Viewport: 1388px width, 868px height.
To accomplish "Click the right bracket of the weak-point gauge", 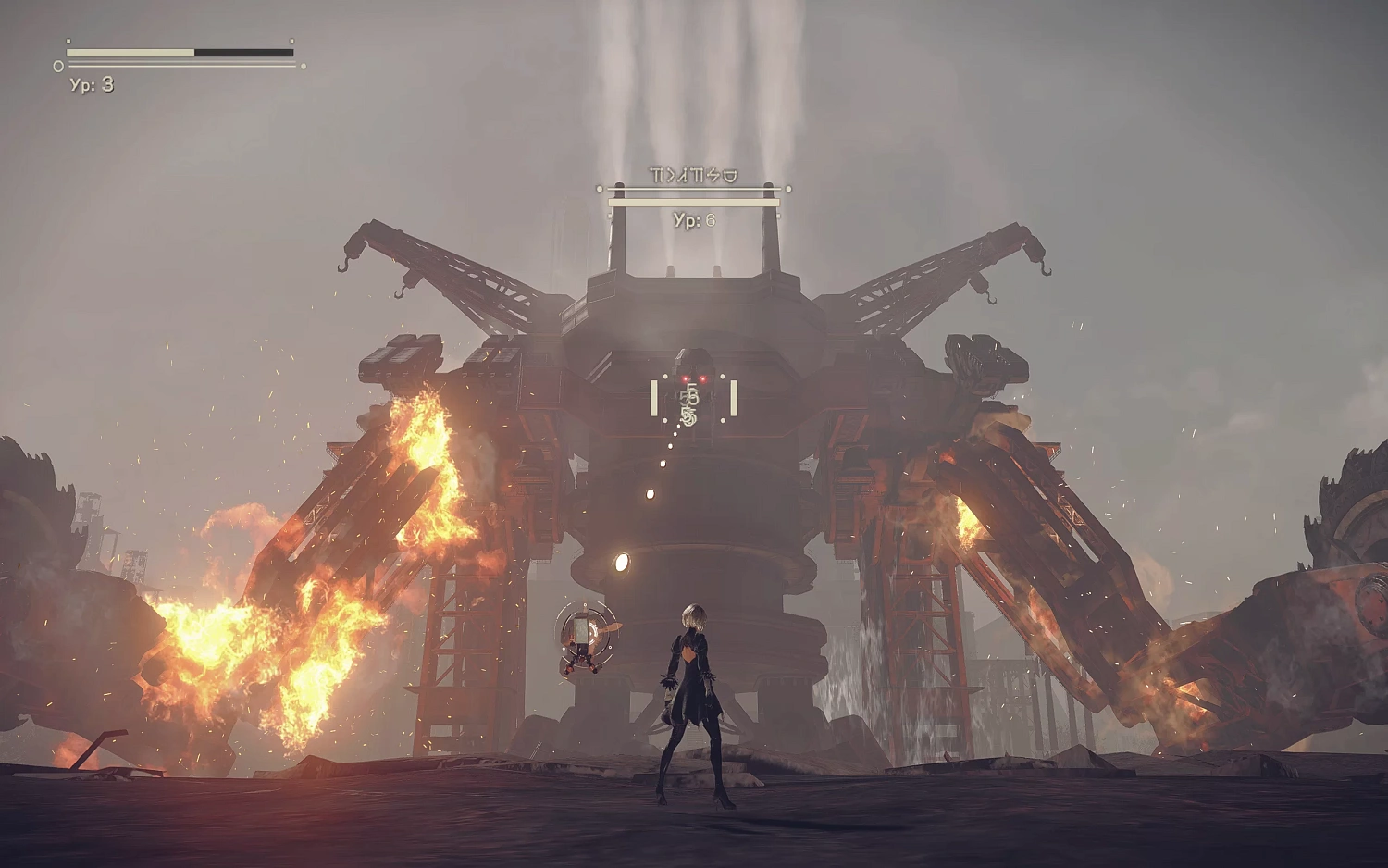I will pyautogui.click(x=734, y=398).
